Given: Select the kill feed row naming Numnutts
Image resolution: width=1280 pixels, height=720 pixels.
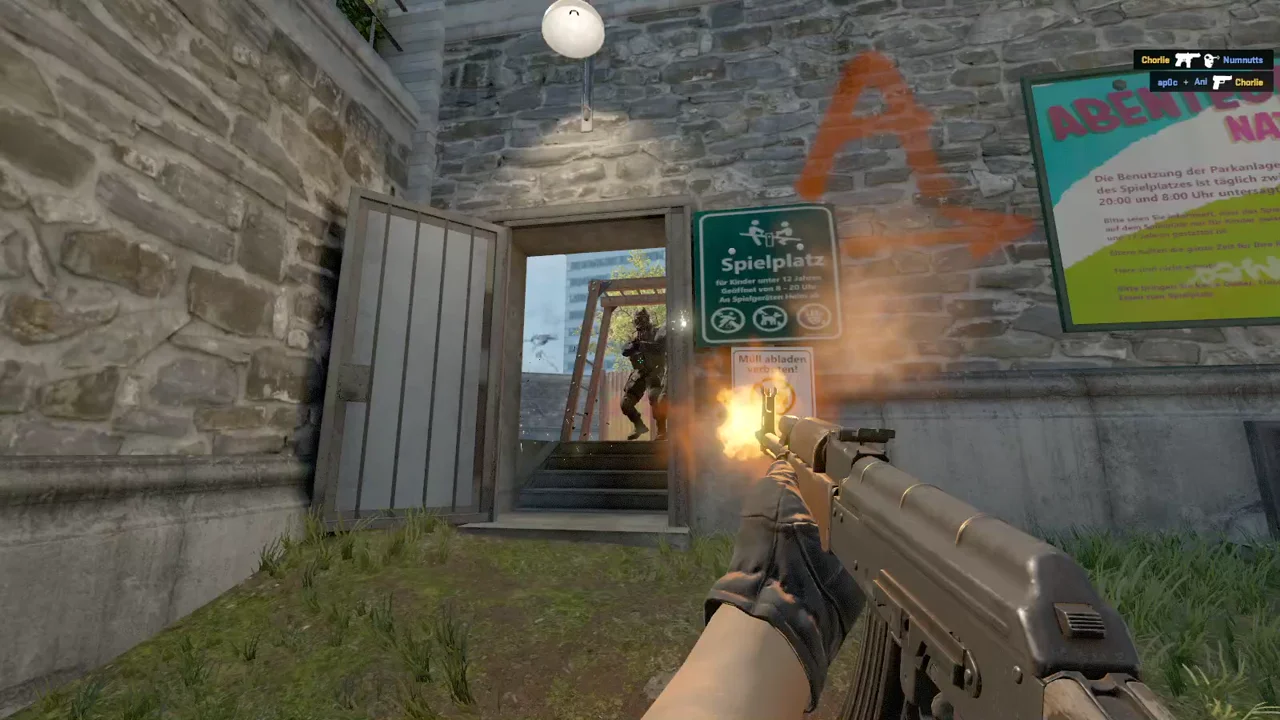Looking at the screenshot, I should tap(1202, 60).
